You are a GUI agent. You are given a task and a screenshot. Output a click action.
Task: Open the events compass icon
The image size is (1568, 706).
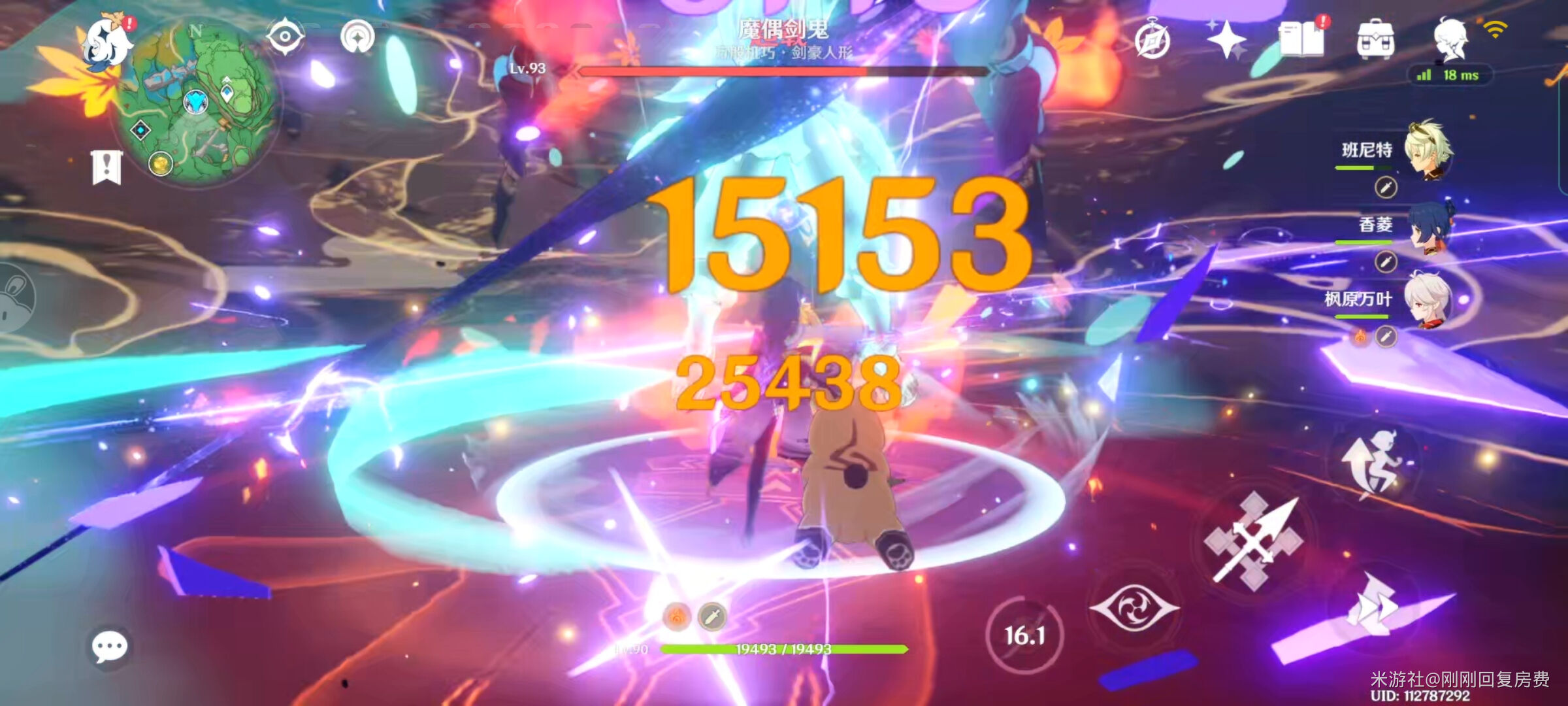click(1152, 41)
